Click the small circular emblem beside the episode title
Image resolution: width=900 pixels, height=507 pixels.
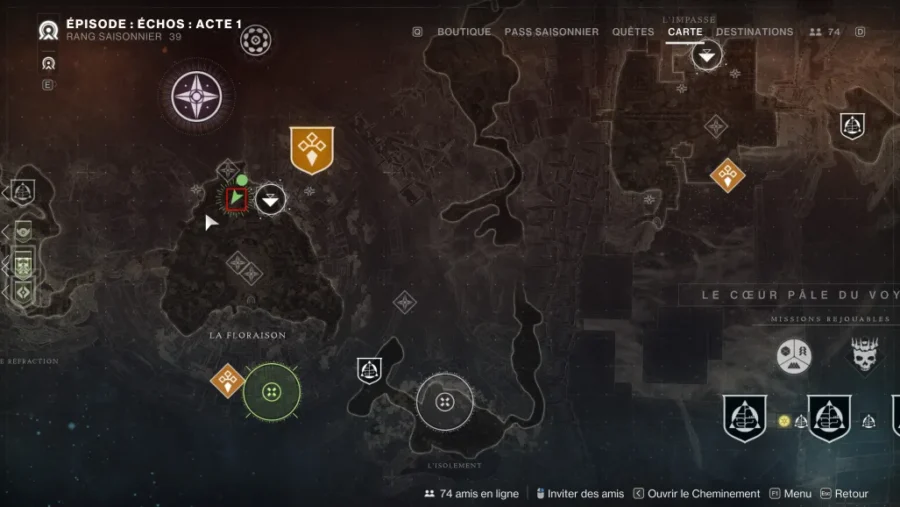pyautogui.click(x=256, y=41)
